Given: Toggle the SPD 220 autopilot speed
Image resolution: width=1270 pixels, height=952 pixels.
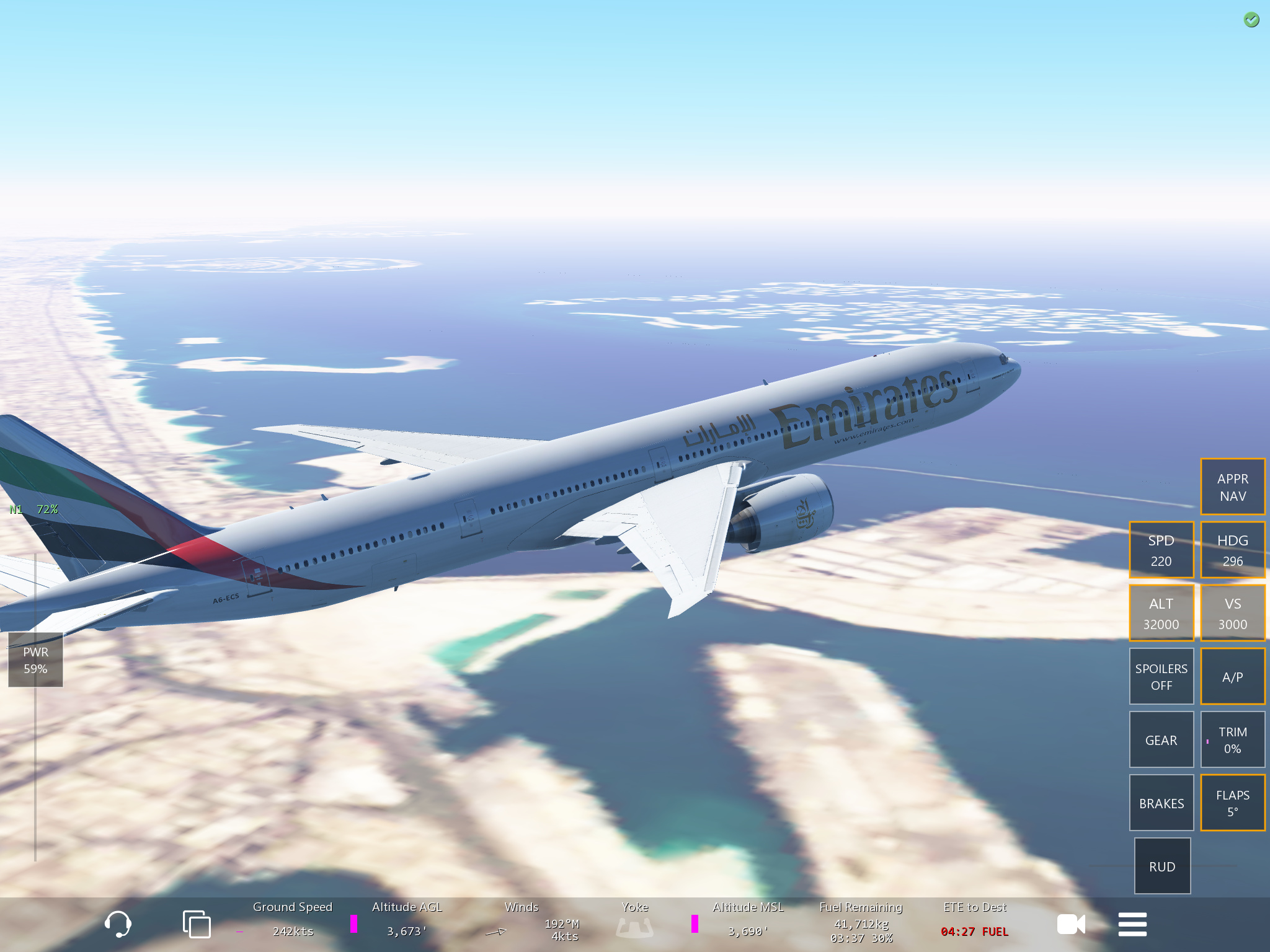Looking at the screenshot, I should [x=1161, y=550].
